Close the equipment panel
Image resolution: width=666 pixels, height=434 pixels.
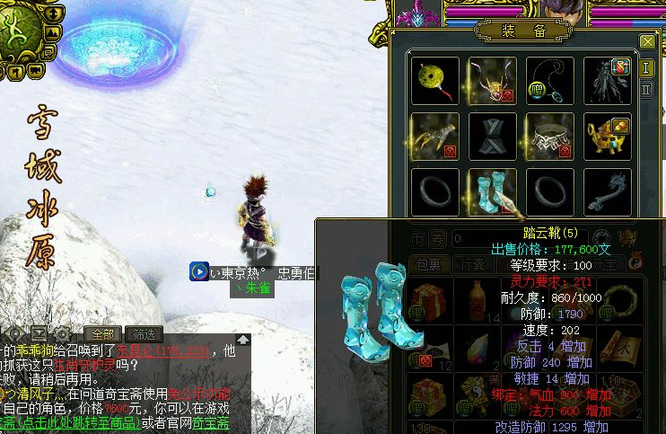pos(647,41)
